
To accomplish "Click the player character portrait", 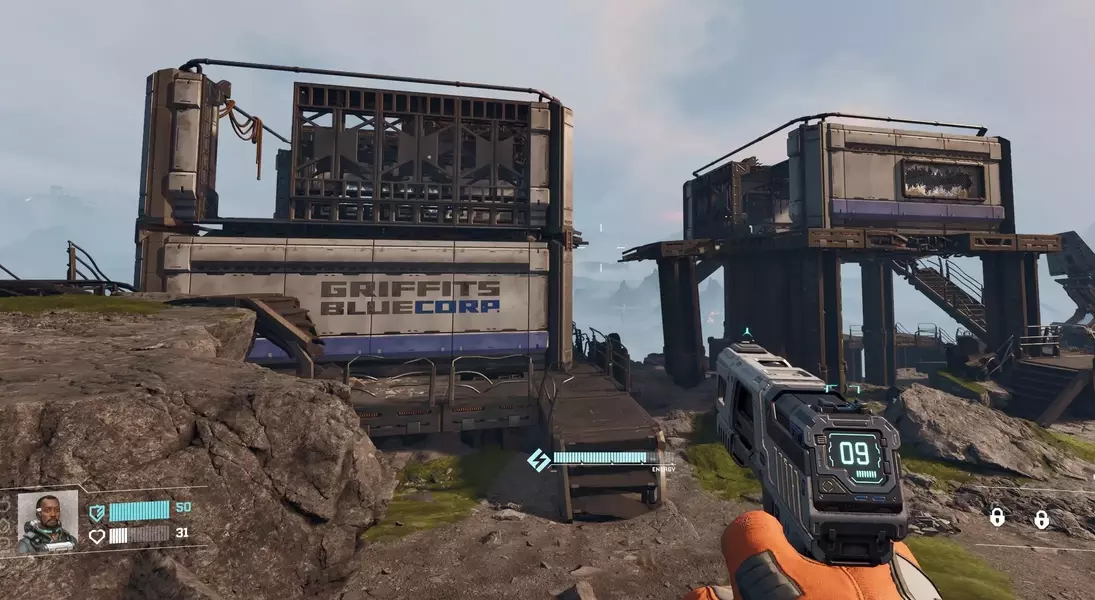I will point(47,521).
